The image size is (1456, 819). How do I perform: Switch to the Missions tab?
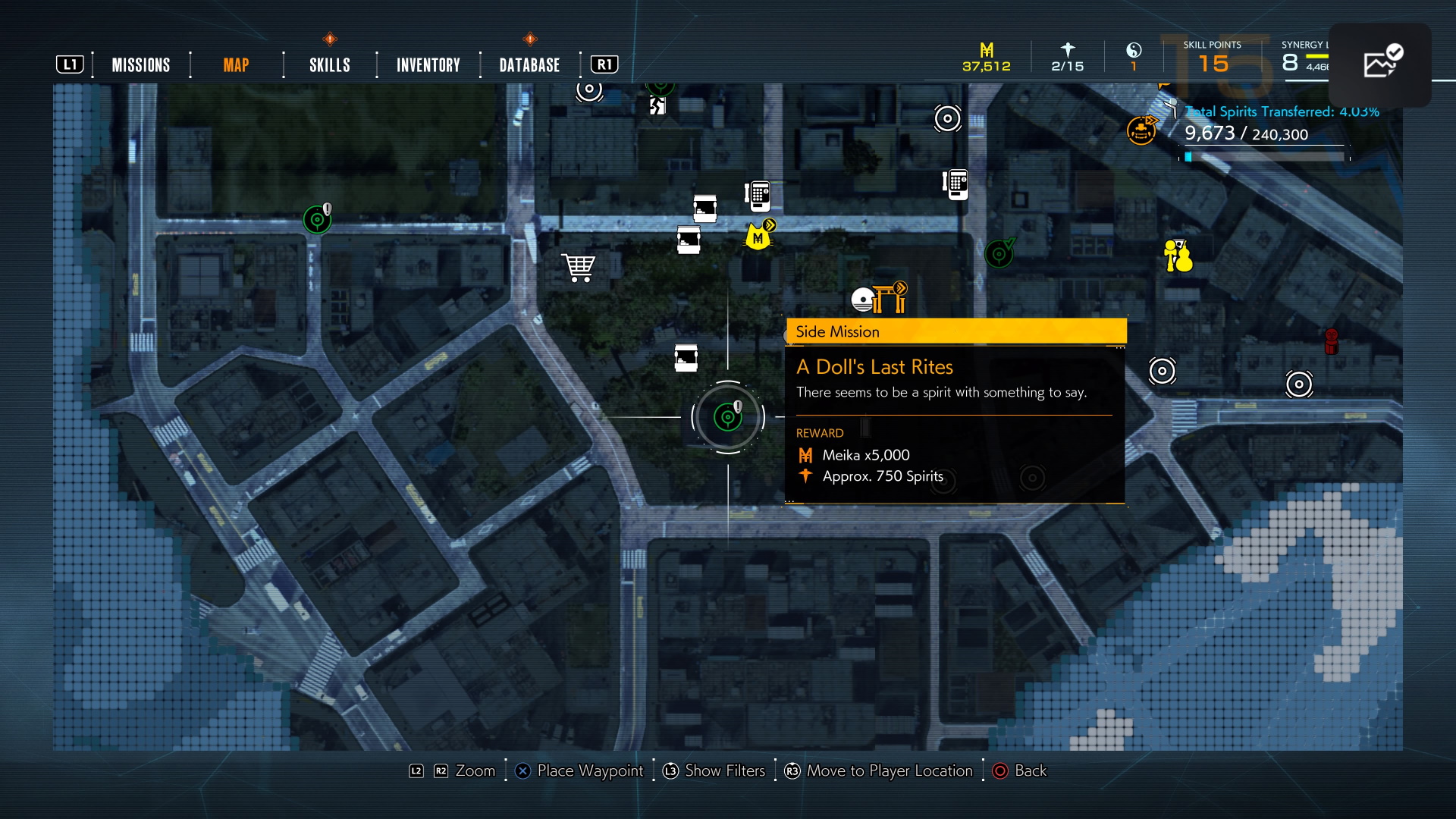(141, 65)
